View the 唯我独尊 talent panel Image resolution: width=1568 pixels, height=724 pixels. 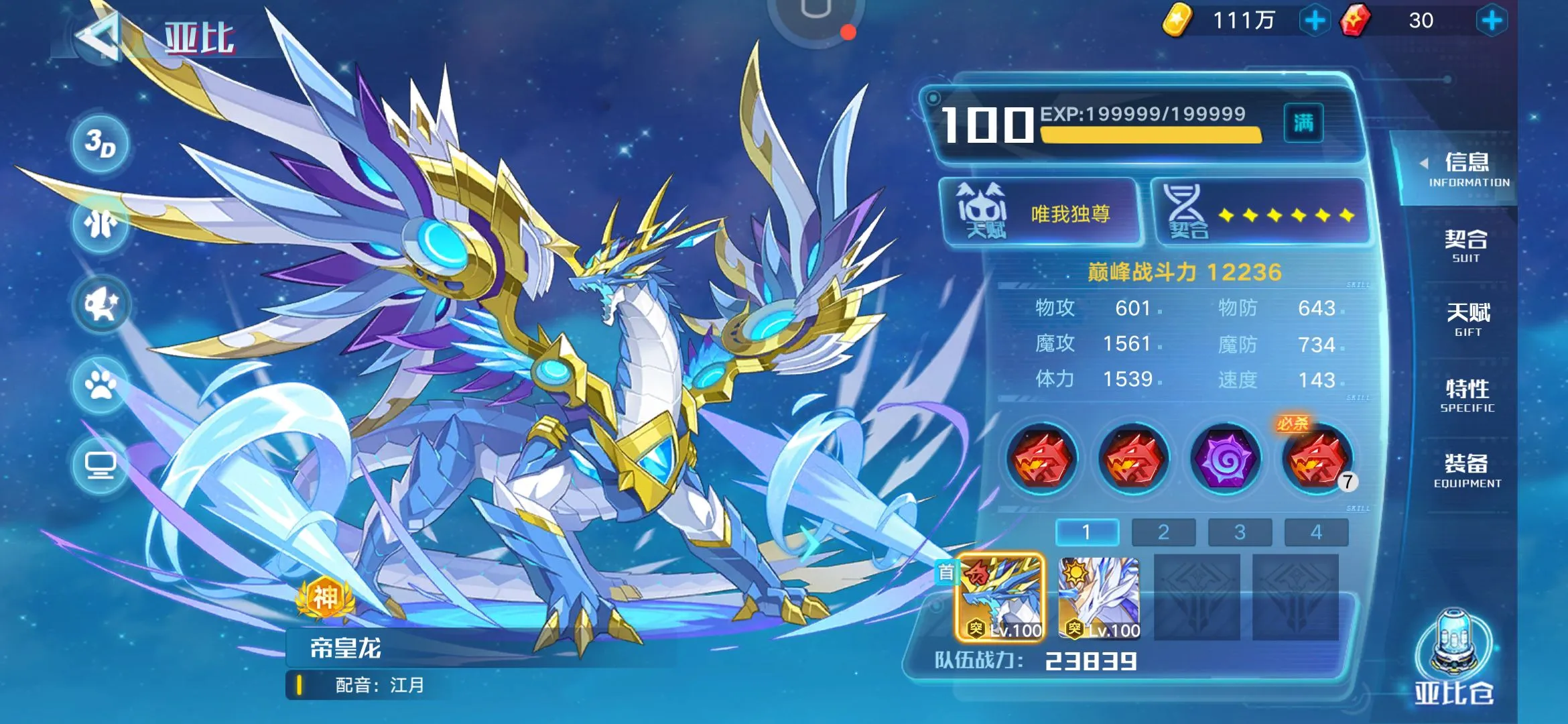point(1040,213)
